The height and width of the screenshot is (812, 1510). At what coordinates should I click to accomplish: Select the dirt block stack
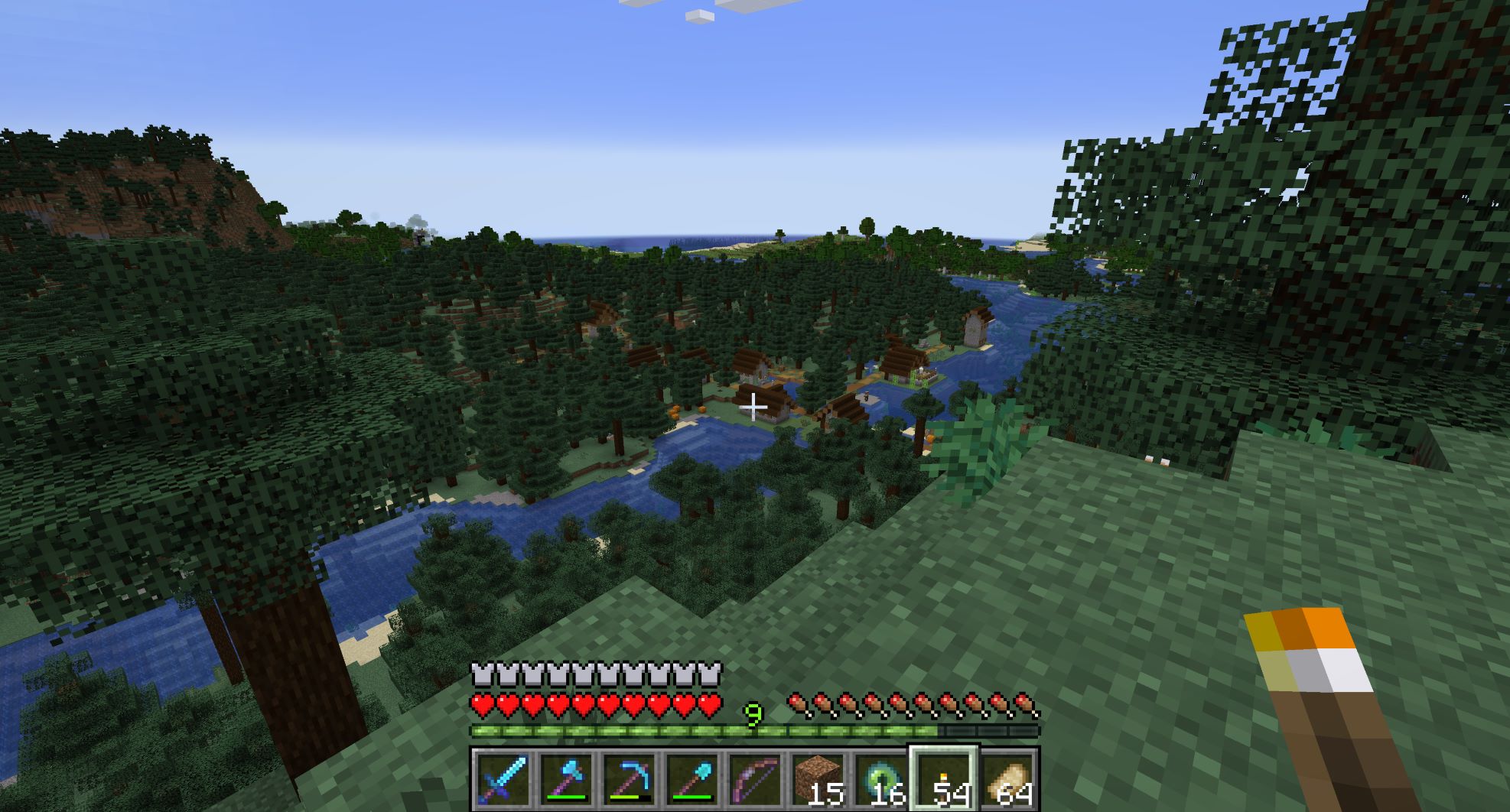pos(818,779)
